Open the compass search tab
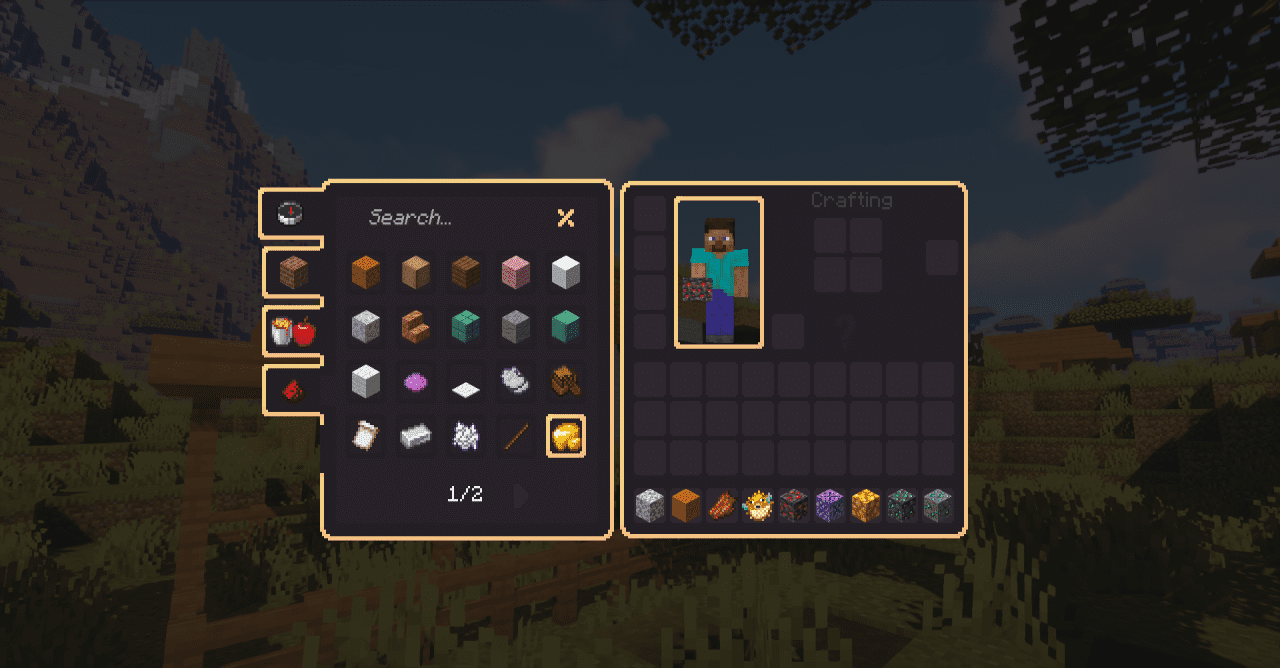 pyautogui.click(x=290, y=212)
